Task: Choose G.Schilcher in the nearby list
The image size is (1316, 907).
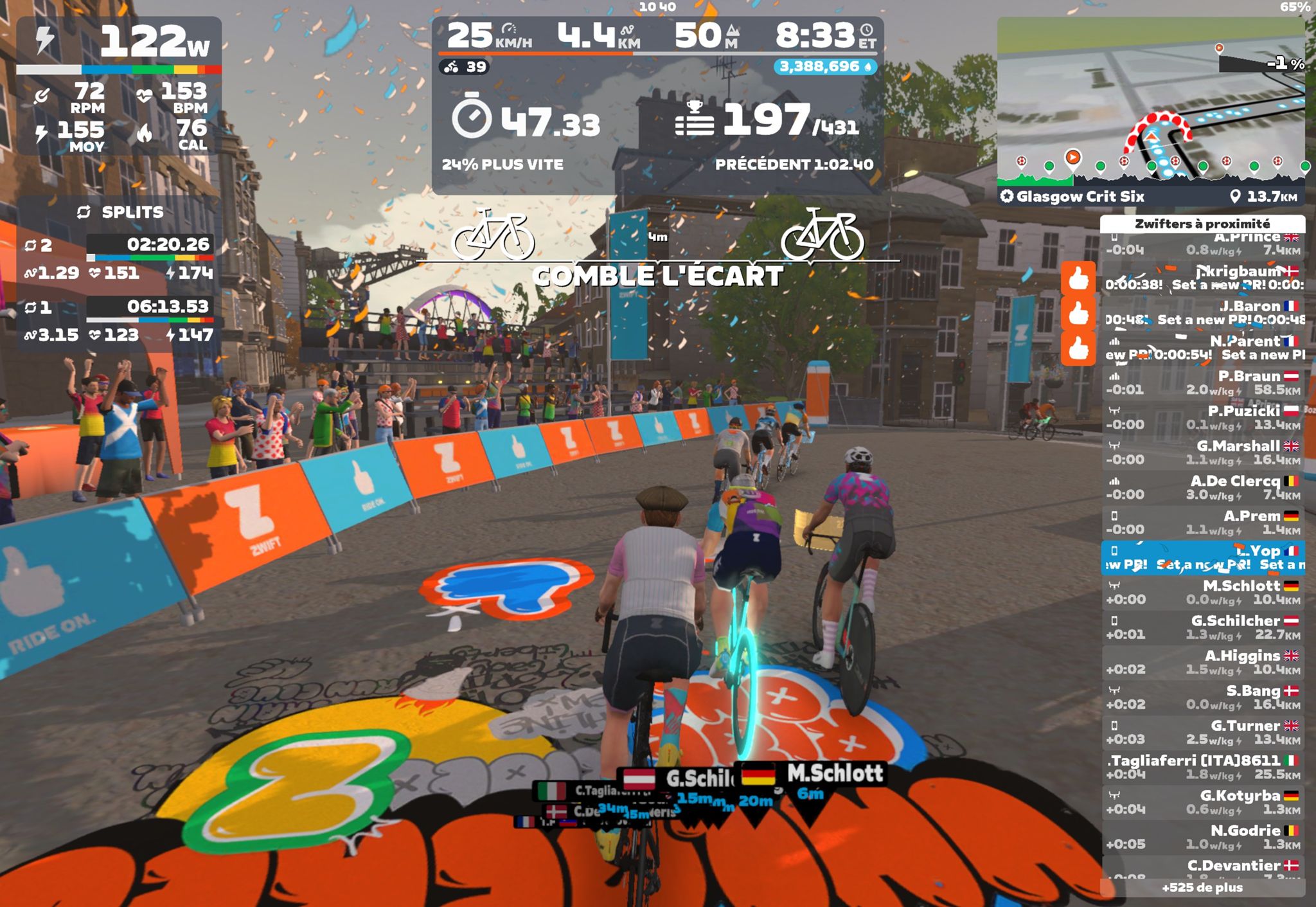Action: (x=1202, y=627)
